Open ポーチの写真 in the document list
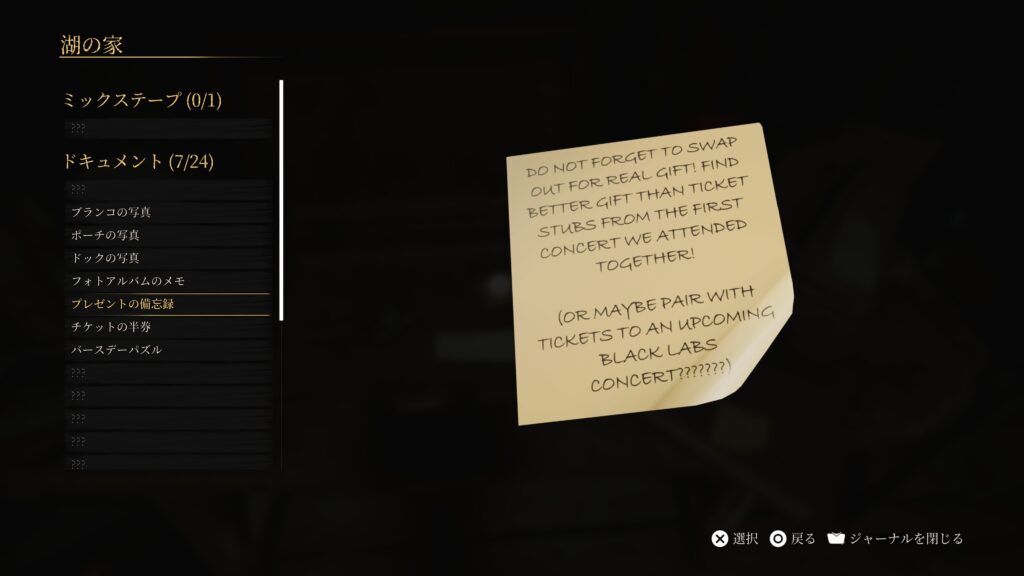1024x576 pixels. coord(105,235)
